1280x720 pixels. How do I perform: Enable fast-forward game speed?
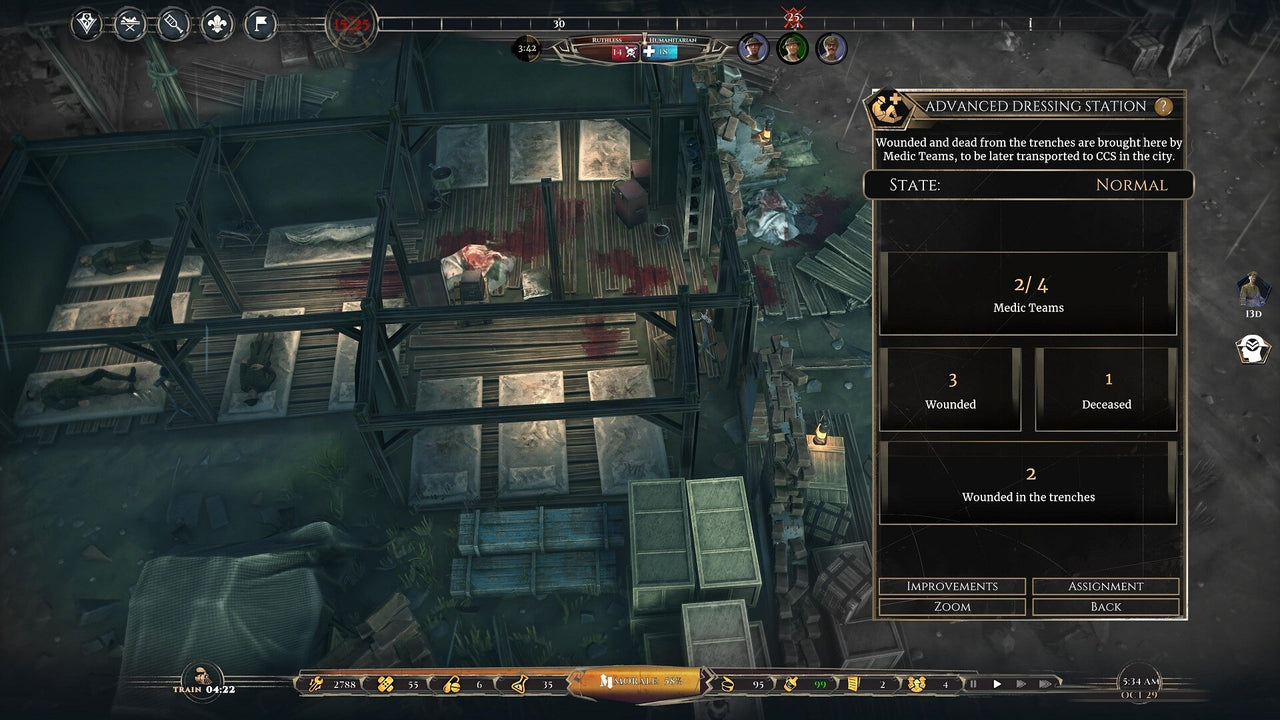pos(1021,684)
